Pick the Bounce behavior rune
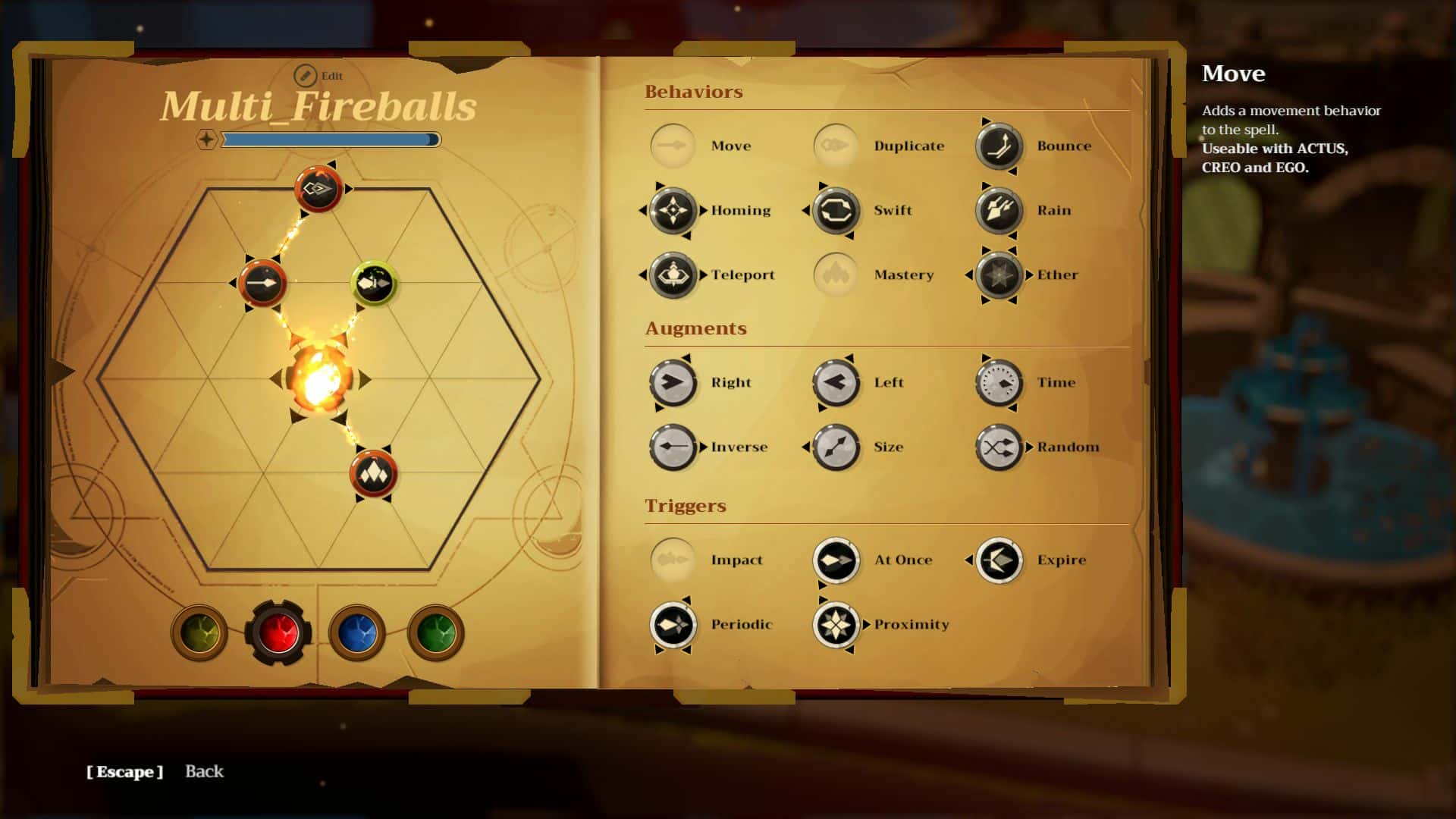Image resolution: width=1456 pixels, height=819 pixels. coord(999,145)
